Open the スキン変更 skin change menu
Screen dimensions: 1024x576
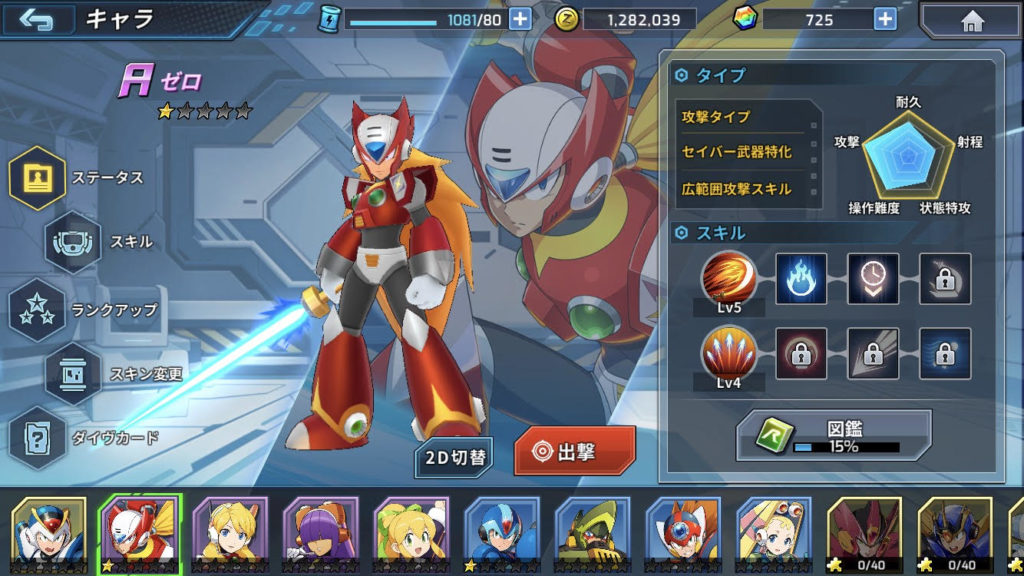coord(73,374)
